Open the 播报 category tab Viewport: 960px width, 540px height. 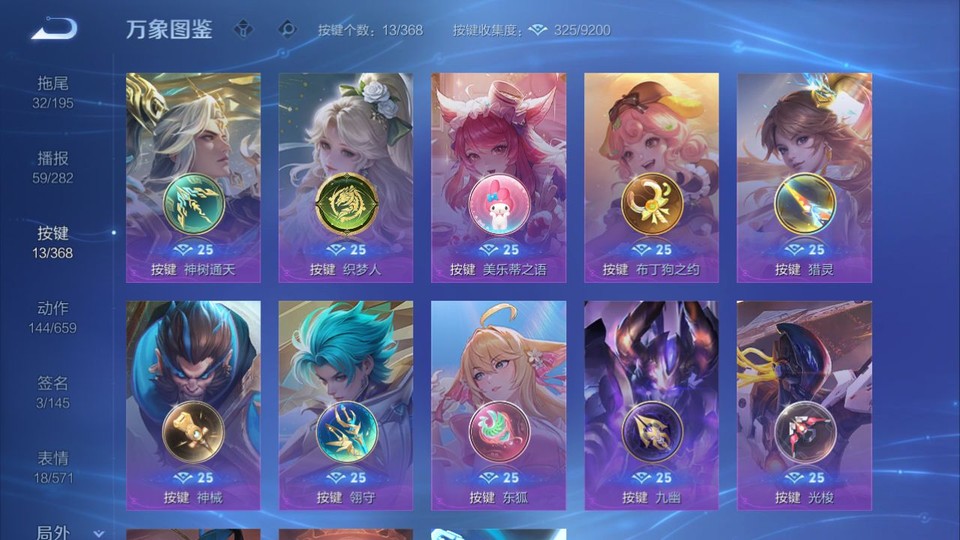53,167
